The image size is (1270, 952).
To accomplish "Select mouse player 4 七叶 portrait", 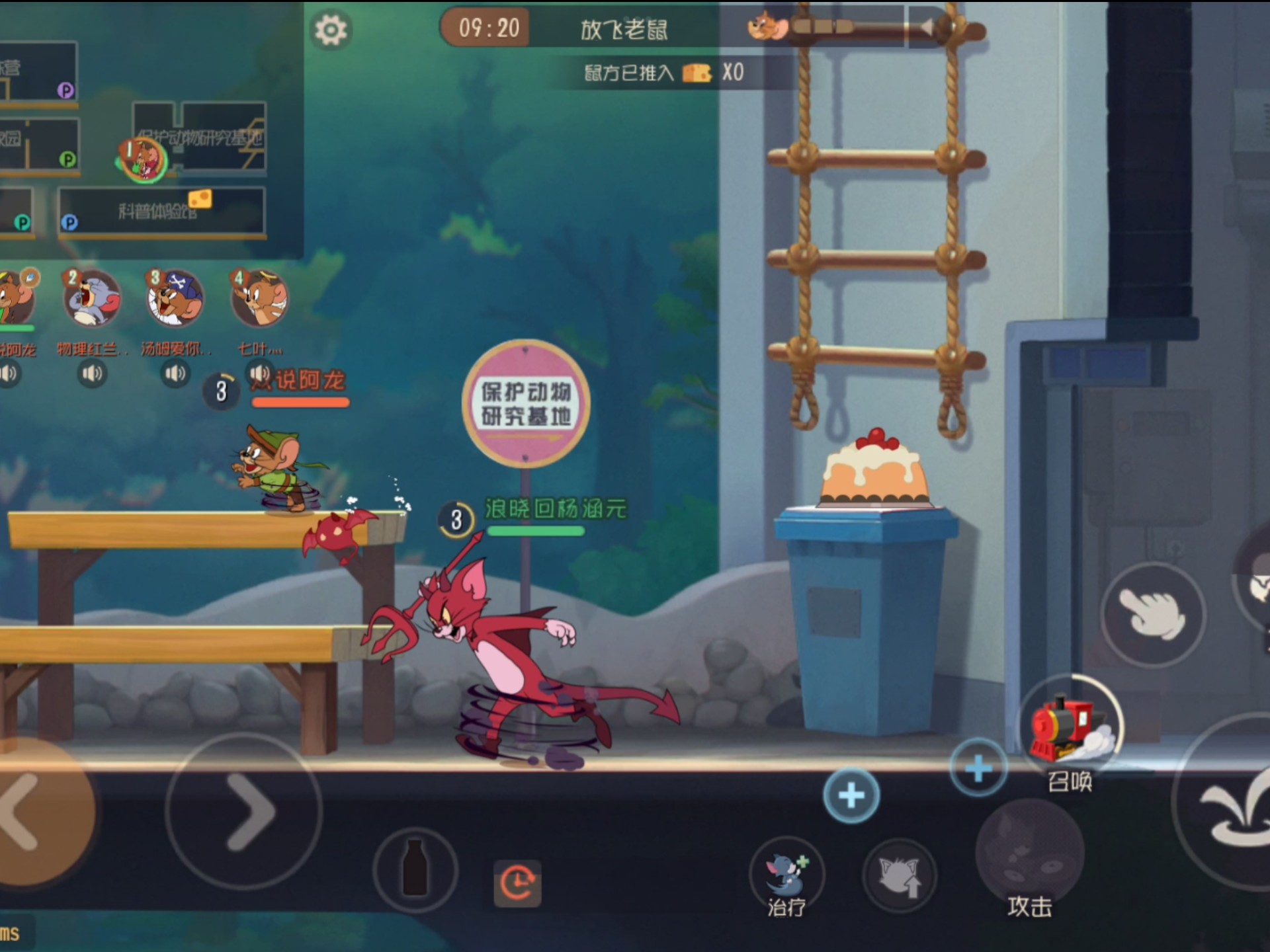I will [259, 299].
